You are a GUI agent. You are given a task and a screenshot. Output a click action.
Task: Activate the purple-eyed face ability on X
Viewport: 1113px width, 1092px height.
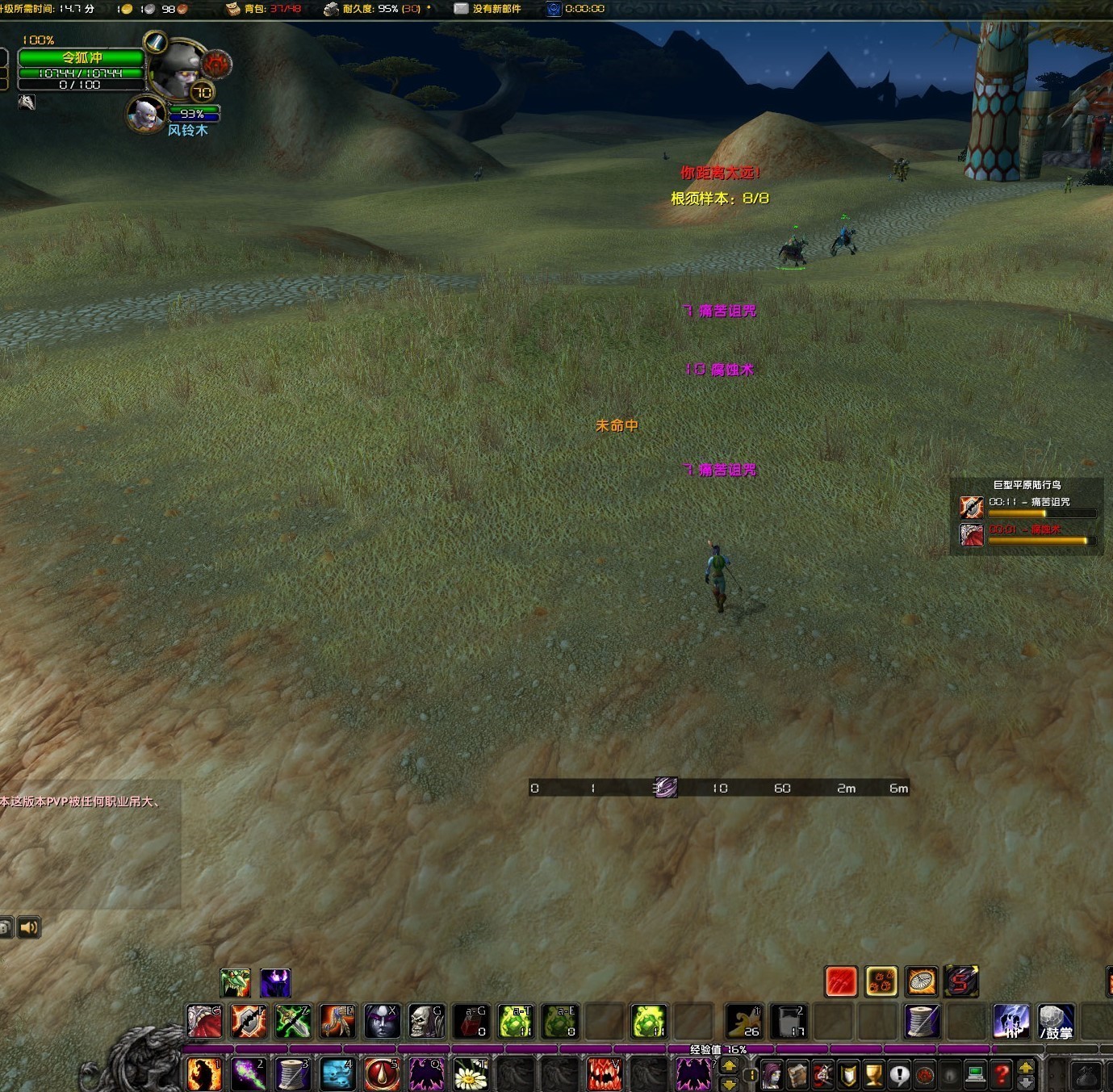pyautogui.click(x=382, y=1021)
